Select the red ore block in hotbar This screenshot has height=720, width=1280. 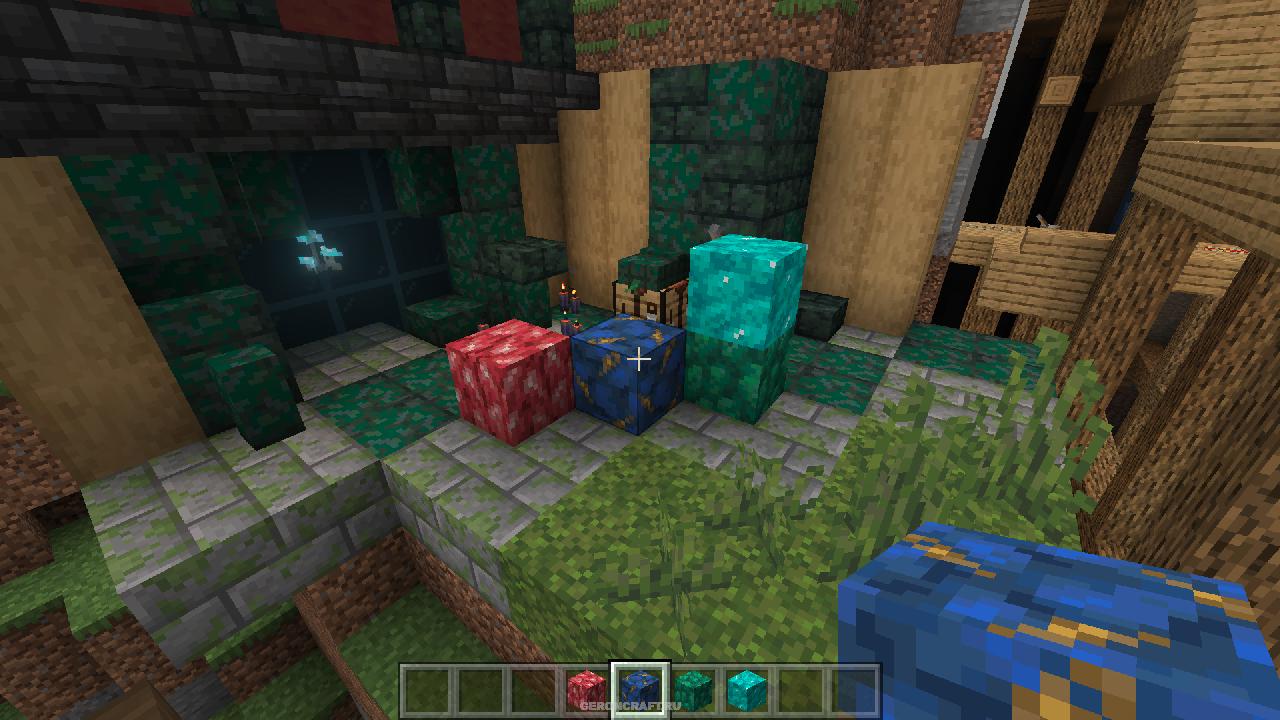(587, 687)
